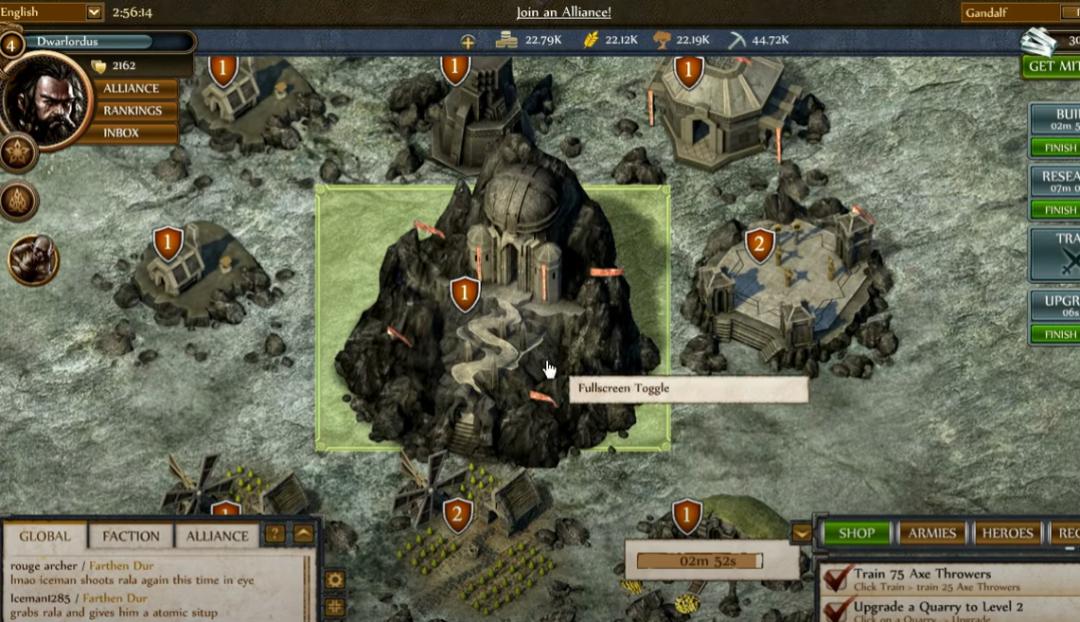Open the Train panel with crossed swords
Viewport: 1080px width, 622px height.
pyautogui.click(x=1058, y=252)
